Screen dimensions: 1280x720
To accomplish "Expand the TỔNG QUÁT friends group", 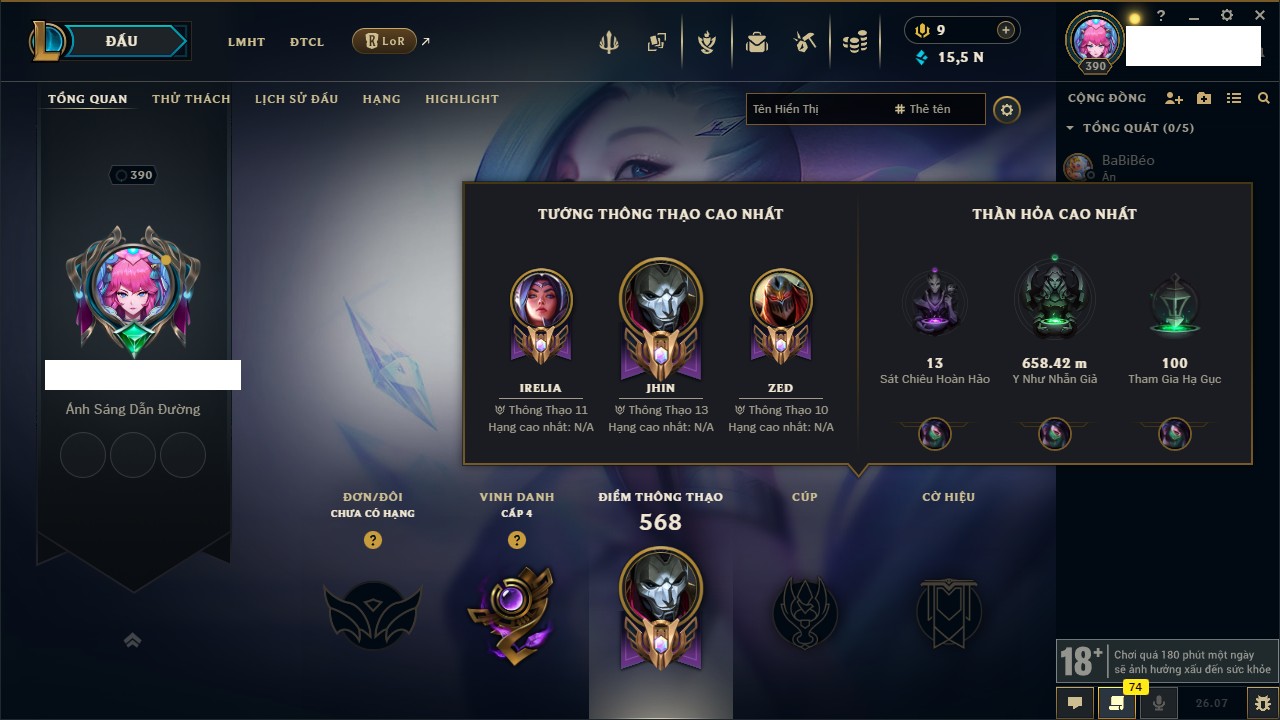I will pos(1070,128).
